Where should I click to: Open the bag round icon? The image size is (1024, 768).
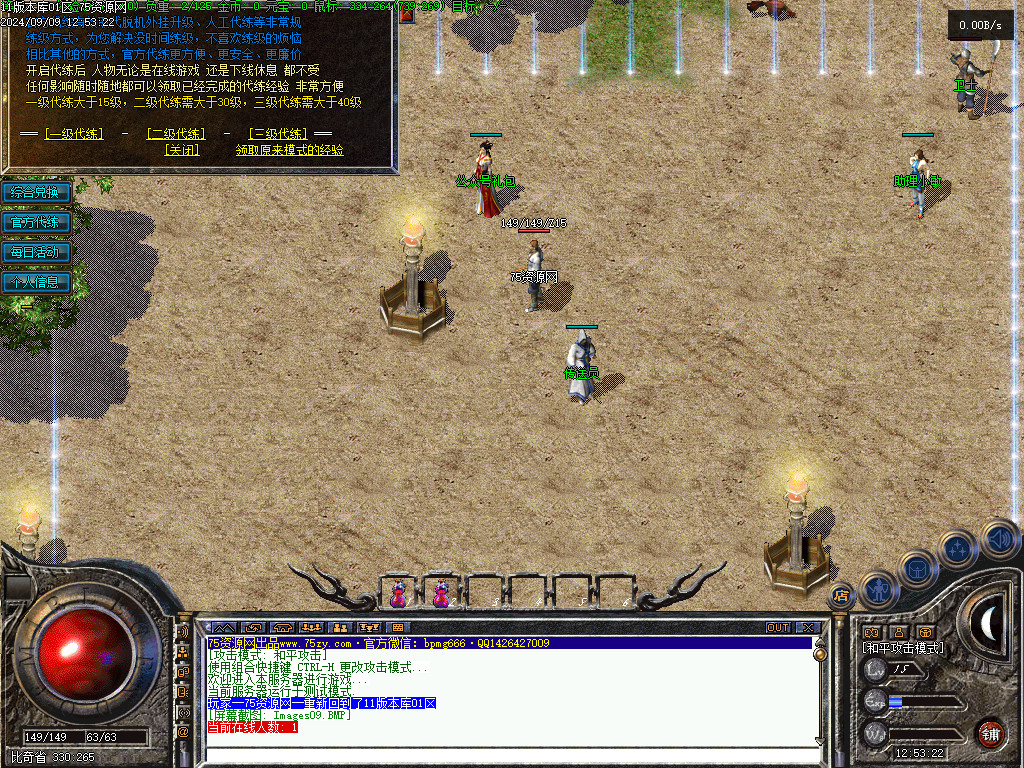917,569
